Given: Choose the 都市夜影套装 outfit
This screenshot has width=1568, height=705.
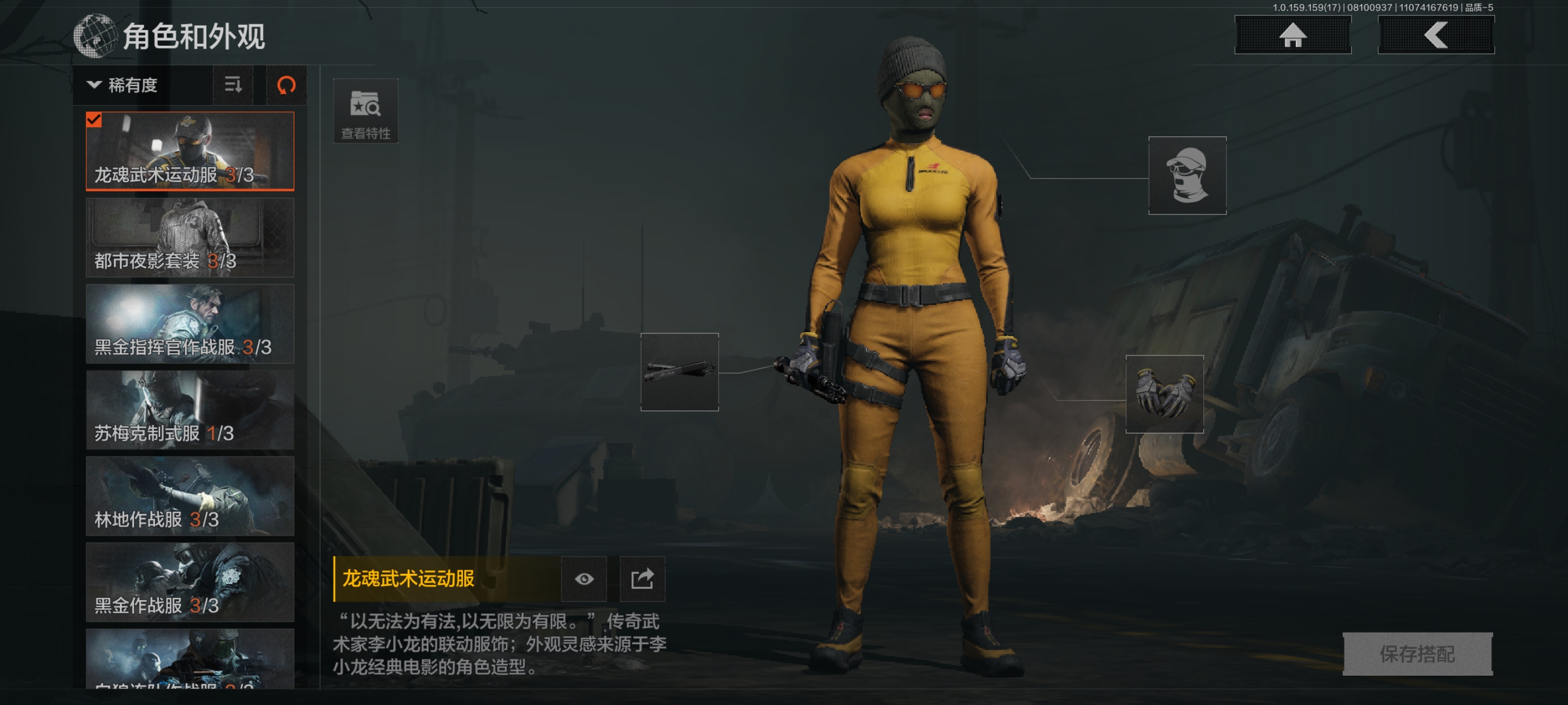Looking at the screenshot, I should pyautogui.click(x=190, y=238).
